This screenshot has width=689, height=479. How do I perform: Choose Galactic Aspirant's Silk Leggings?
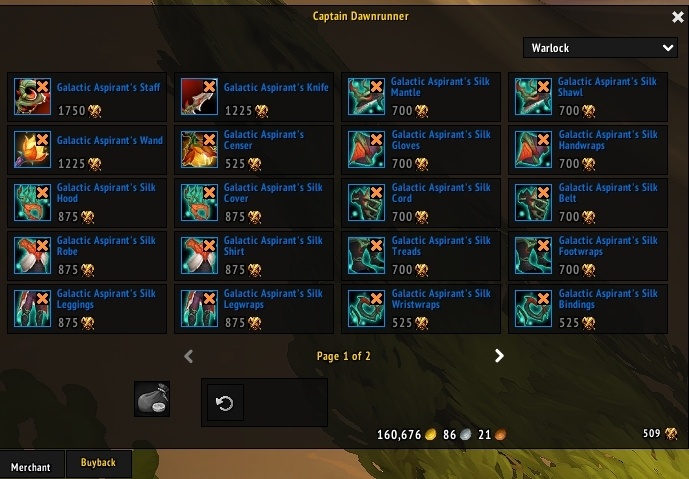(x=32, y=308)
